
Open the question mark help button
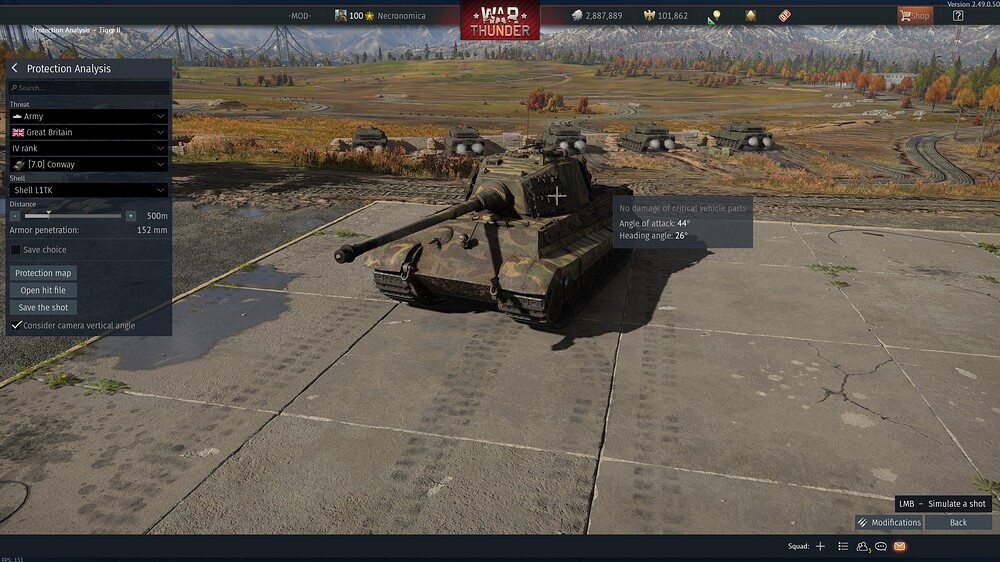point(958,15)
